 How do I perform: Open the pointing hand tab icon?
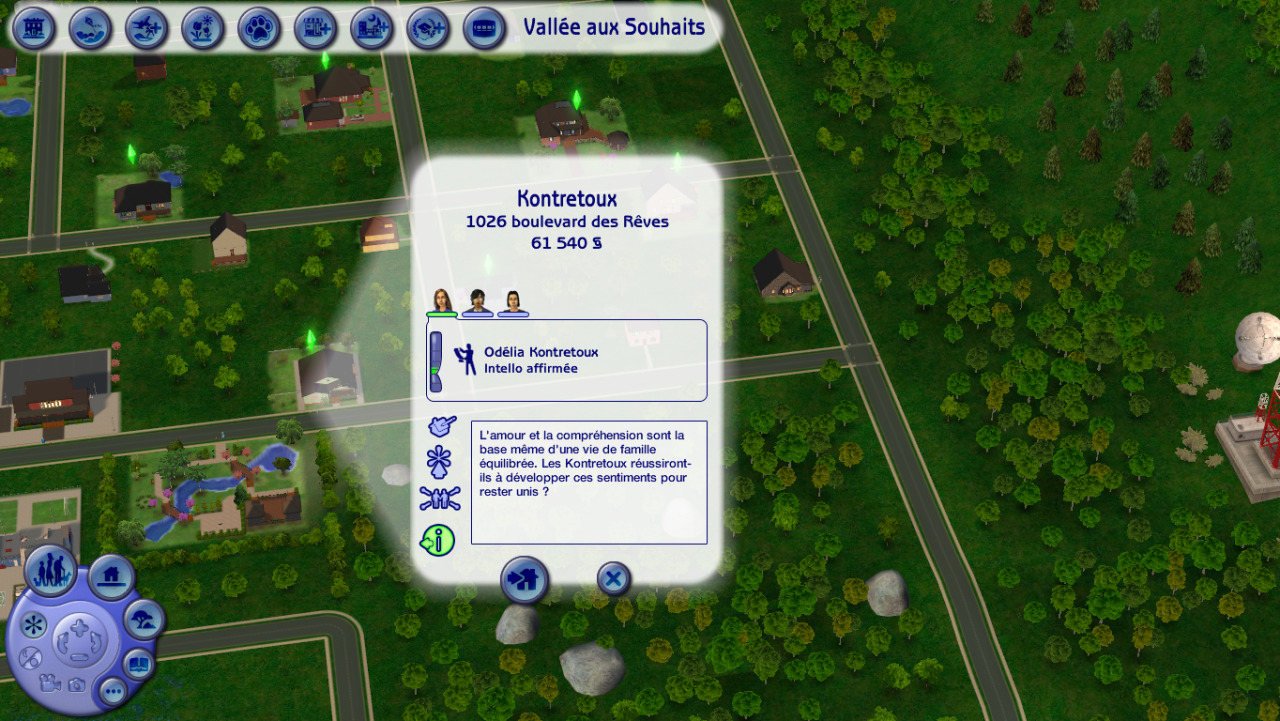[x=439, y=427]
